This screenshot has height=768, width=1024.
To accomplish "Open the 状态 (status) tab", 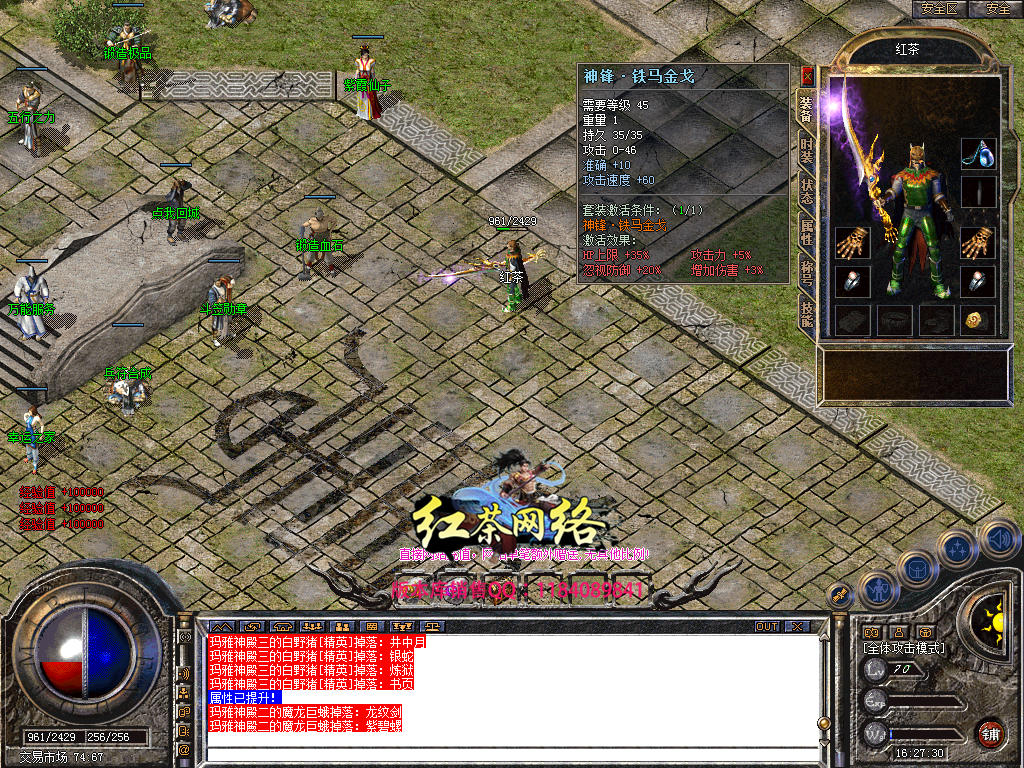I will (x=806, y=191).
